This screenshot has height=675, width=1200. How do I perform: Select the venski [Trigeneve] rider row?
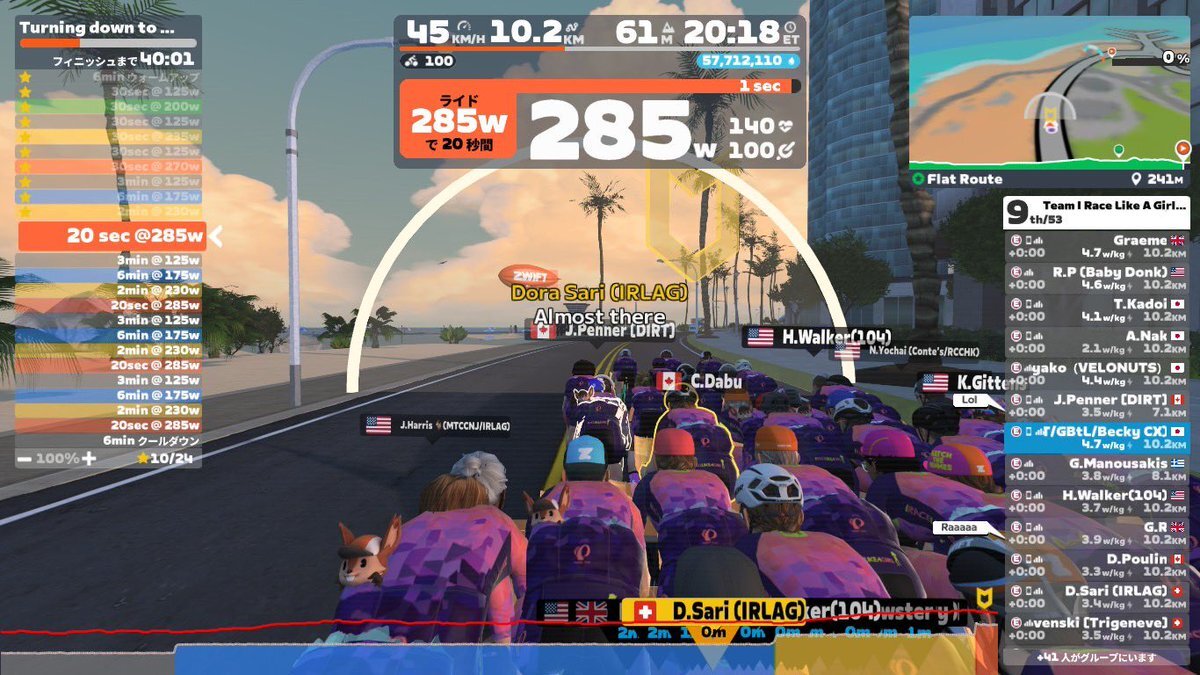[x=1096, y=628]
